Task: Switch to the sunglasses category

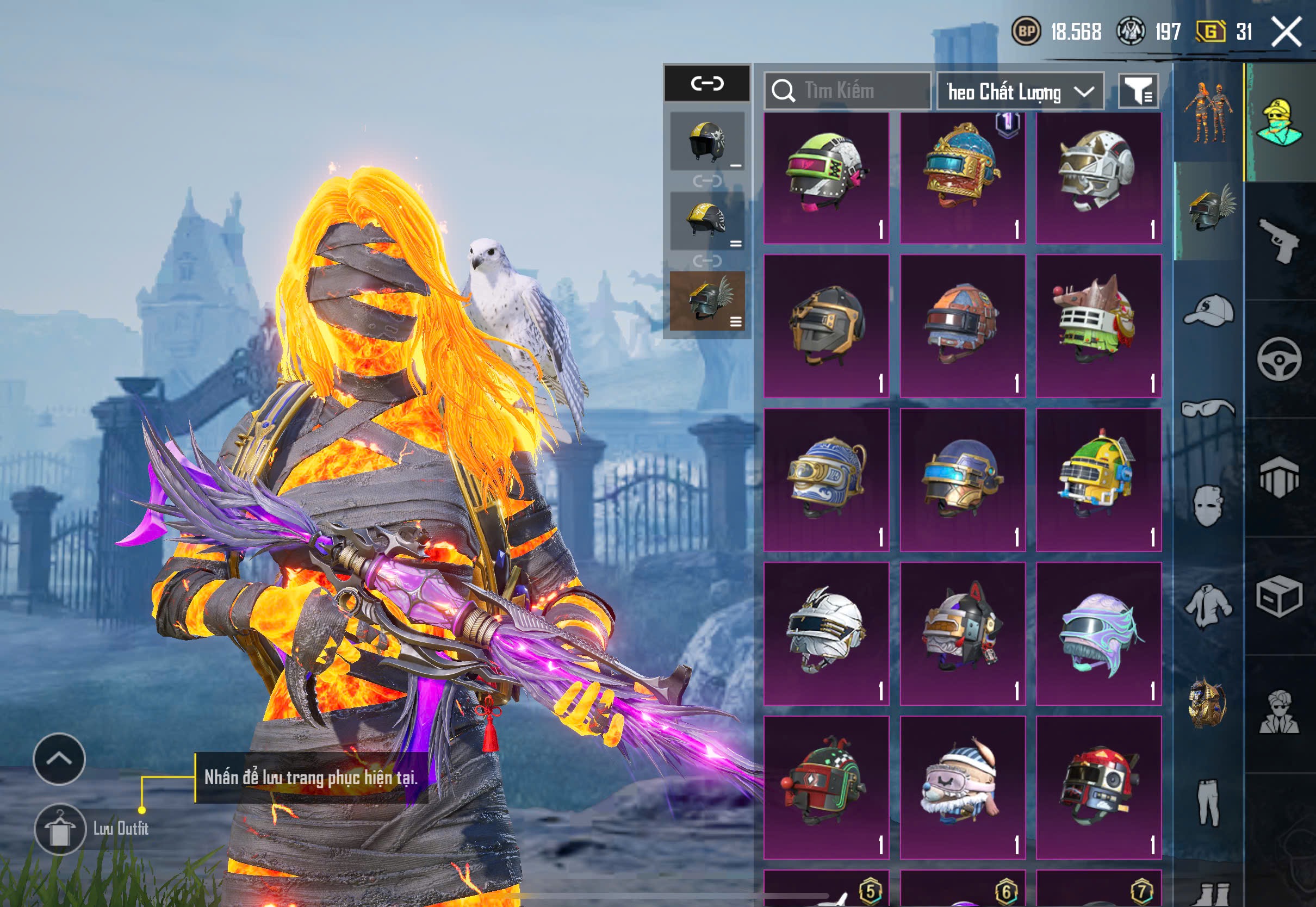Action: (x=1208, y=408)
